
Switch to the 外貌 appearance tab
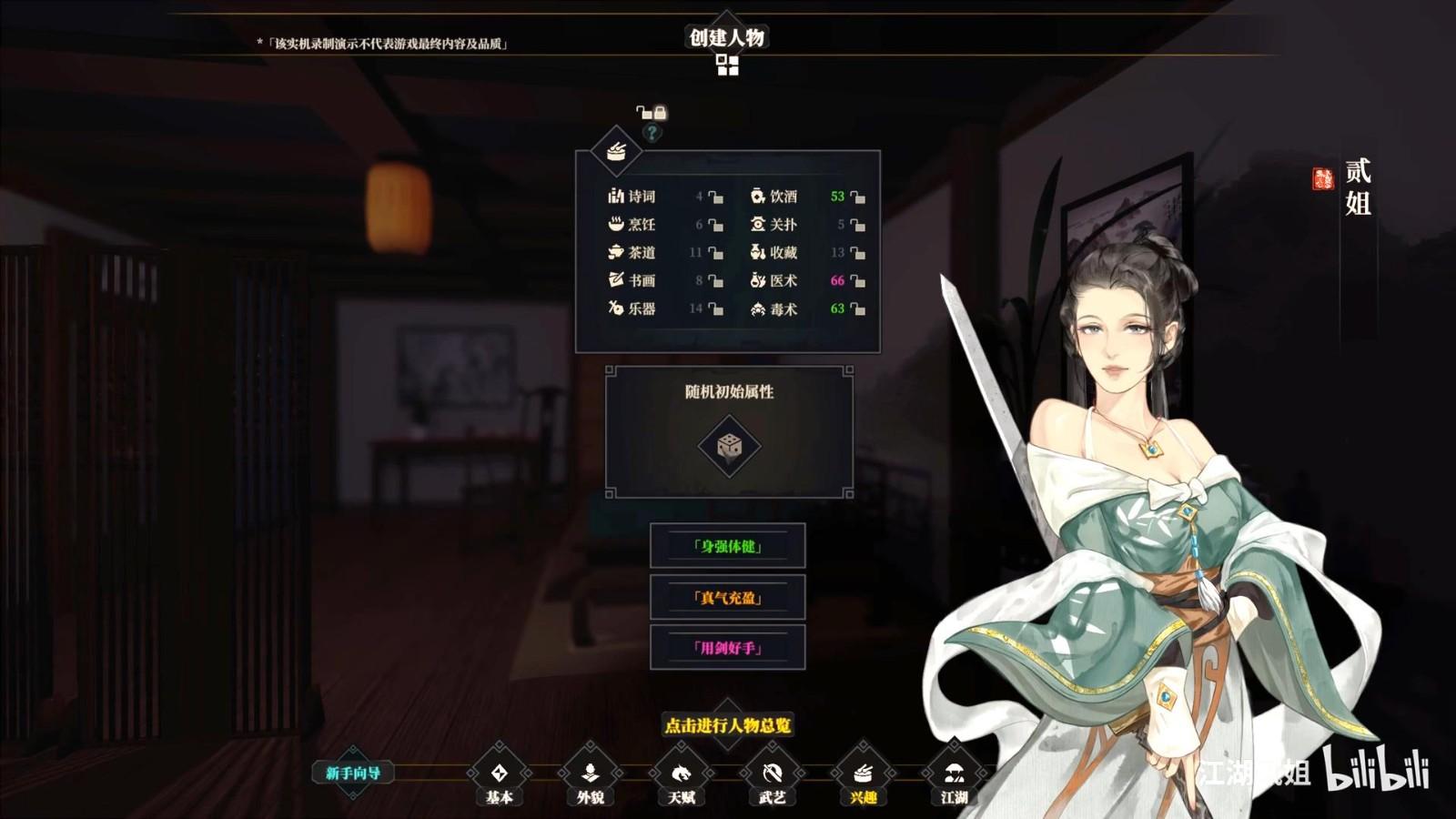click(590, 774)
